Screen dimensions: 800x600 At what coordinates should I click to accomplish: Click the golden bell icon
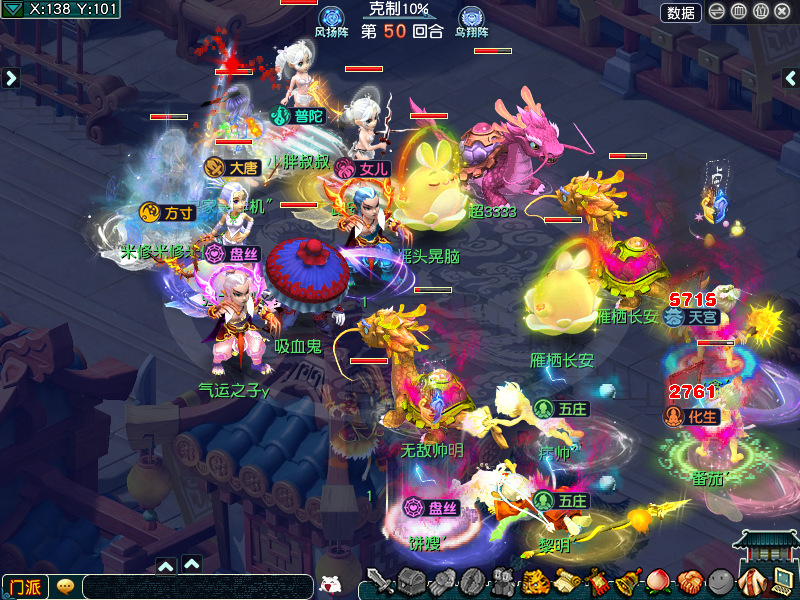pos(628,581)
